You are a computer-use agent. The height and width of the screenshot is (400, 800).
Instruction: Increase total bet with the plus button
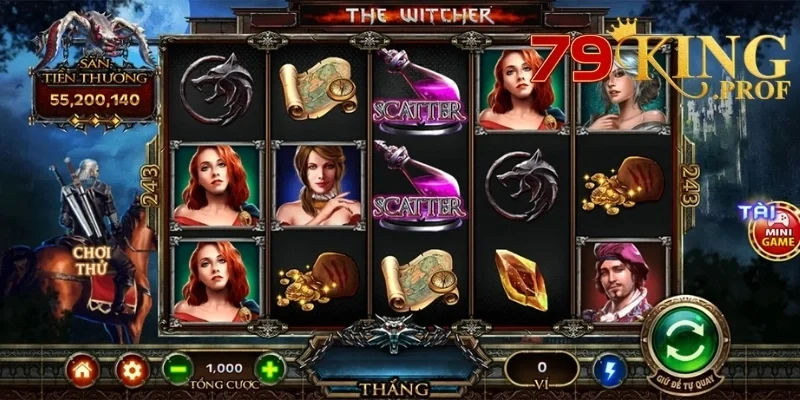tap(270, 369)
